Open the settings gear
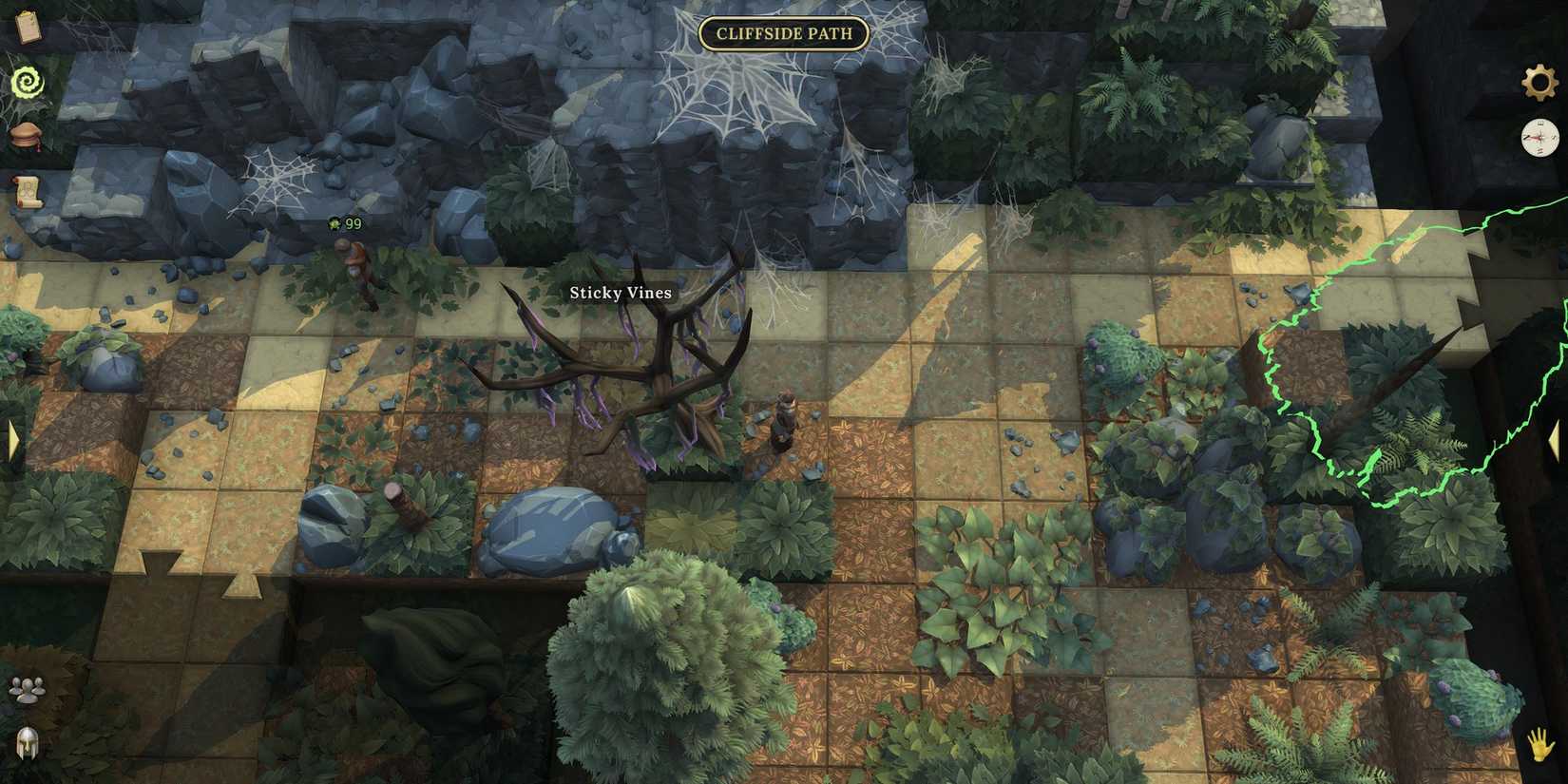1568x784 pixels. pyautogui.click(x=1538, y=84)
